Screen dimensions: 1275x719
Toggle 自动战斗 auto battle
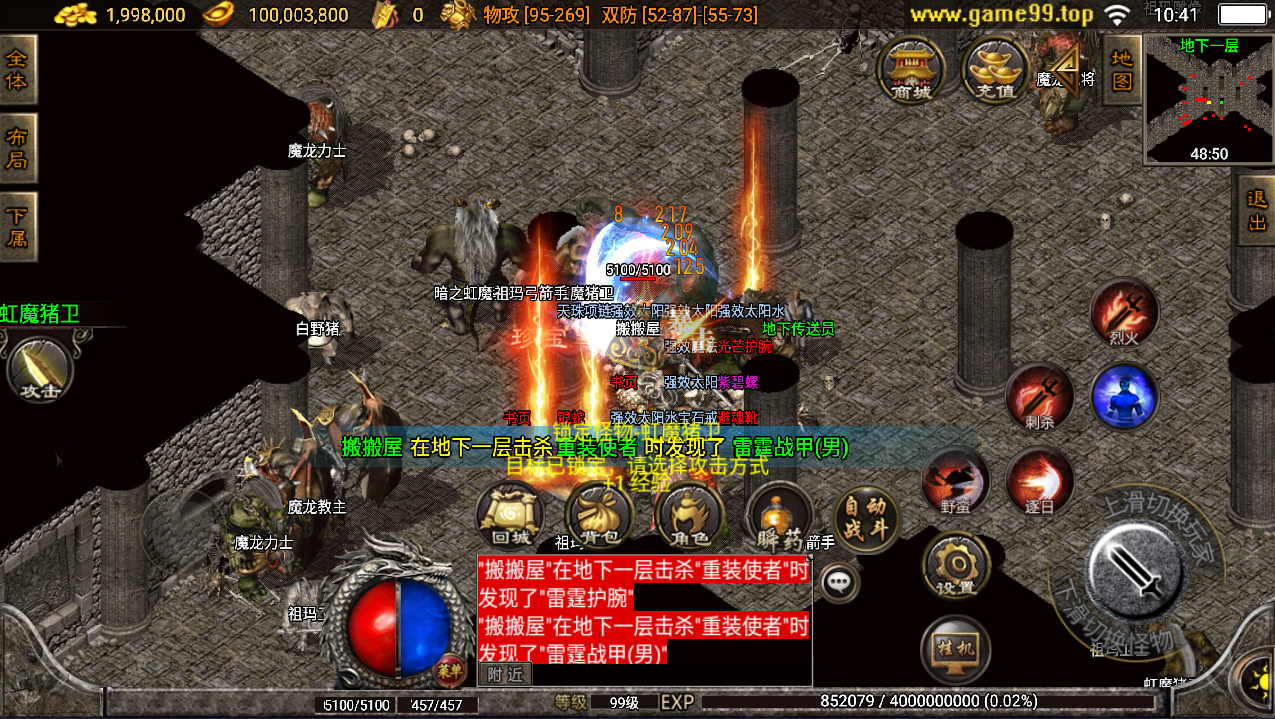click(866, 518)
